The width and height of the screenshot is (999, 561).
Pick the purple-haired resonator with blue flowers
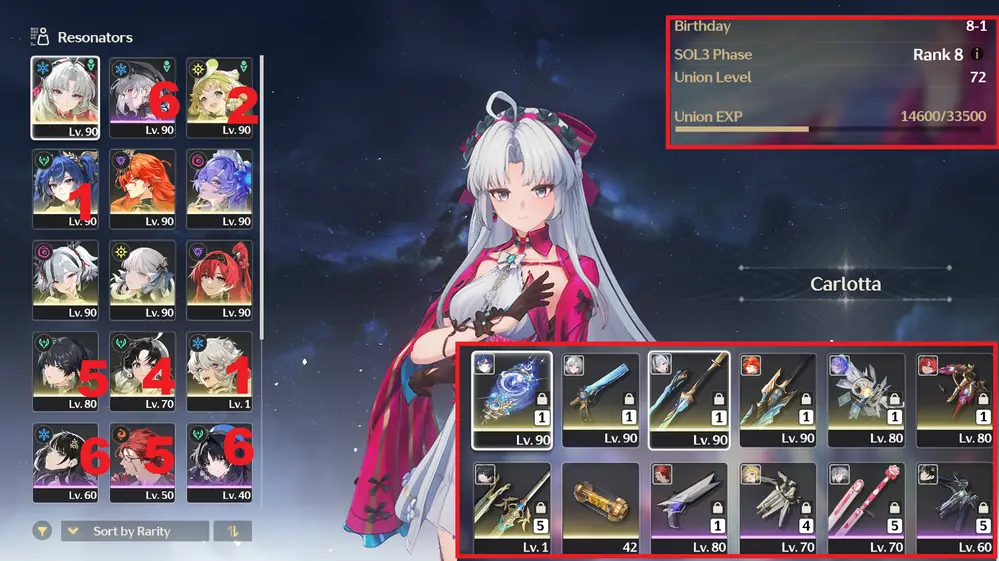point(219,188)
